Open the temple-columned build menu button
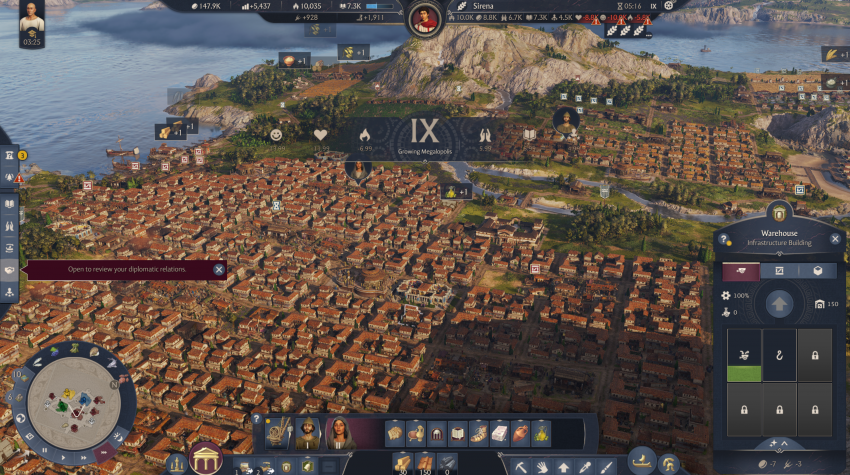The width and height of the screenshot is (850, 475). click(x=206, y=460)
